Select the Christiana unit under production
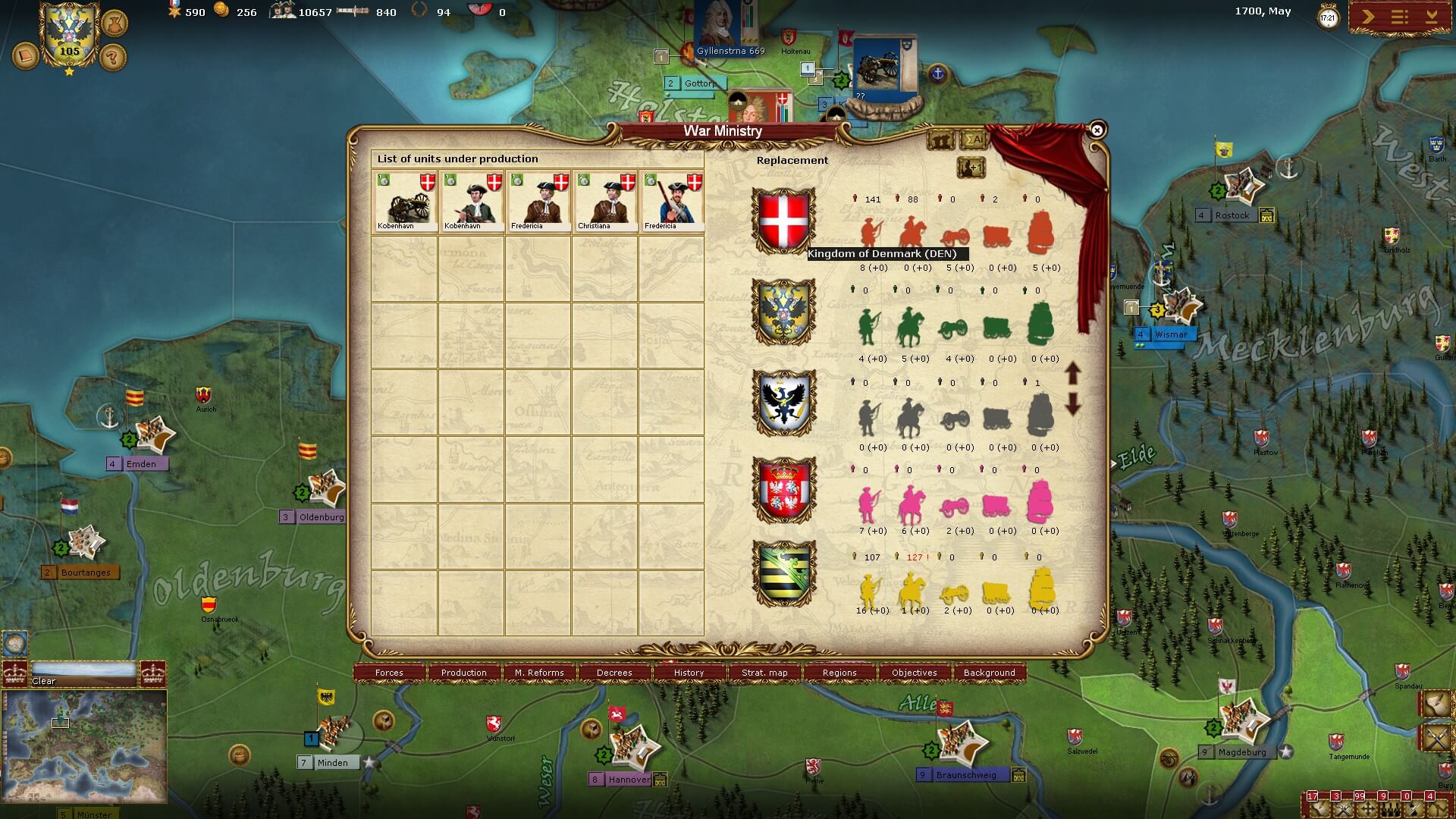The width and height of the screenshot is (1456, 819). 604,202
